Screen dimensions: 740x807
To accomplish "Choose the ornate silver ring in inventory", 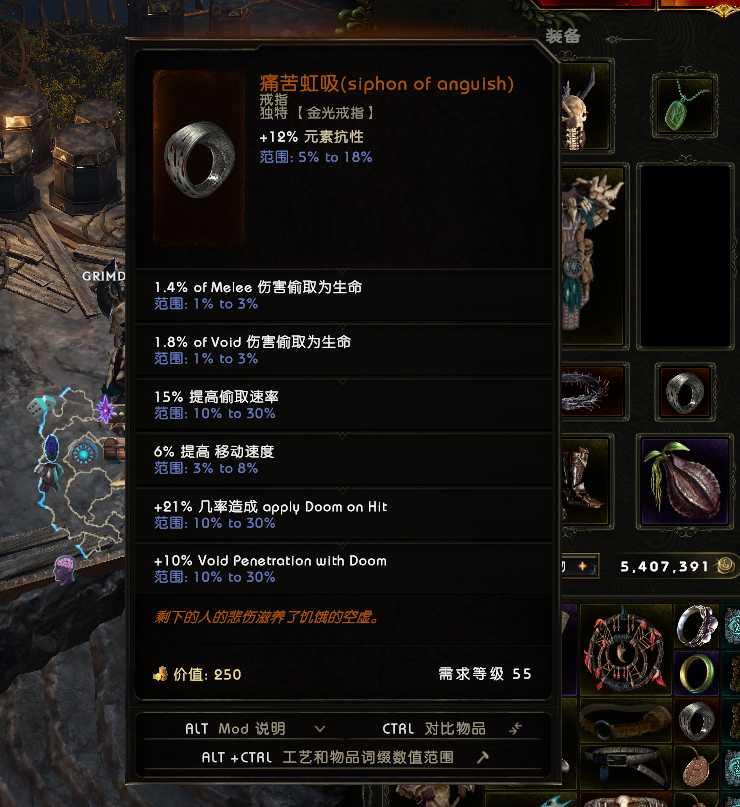I will pyautogui.click(x=696, y=626).
